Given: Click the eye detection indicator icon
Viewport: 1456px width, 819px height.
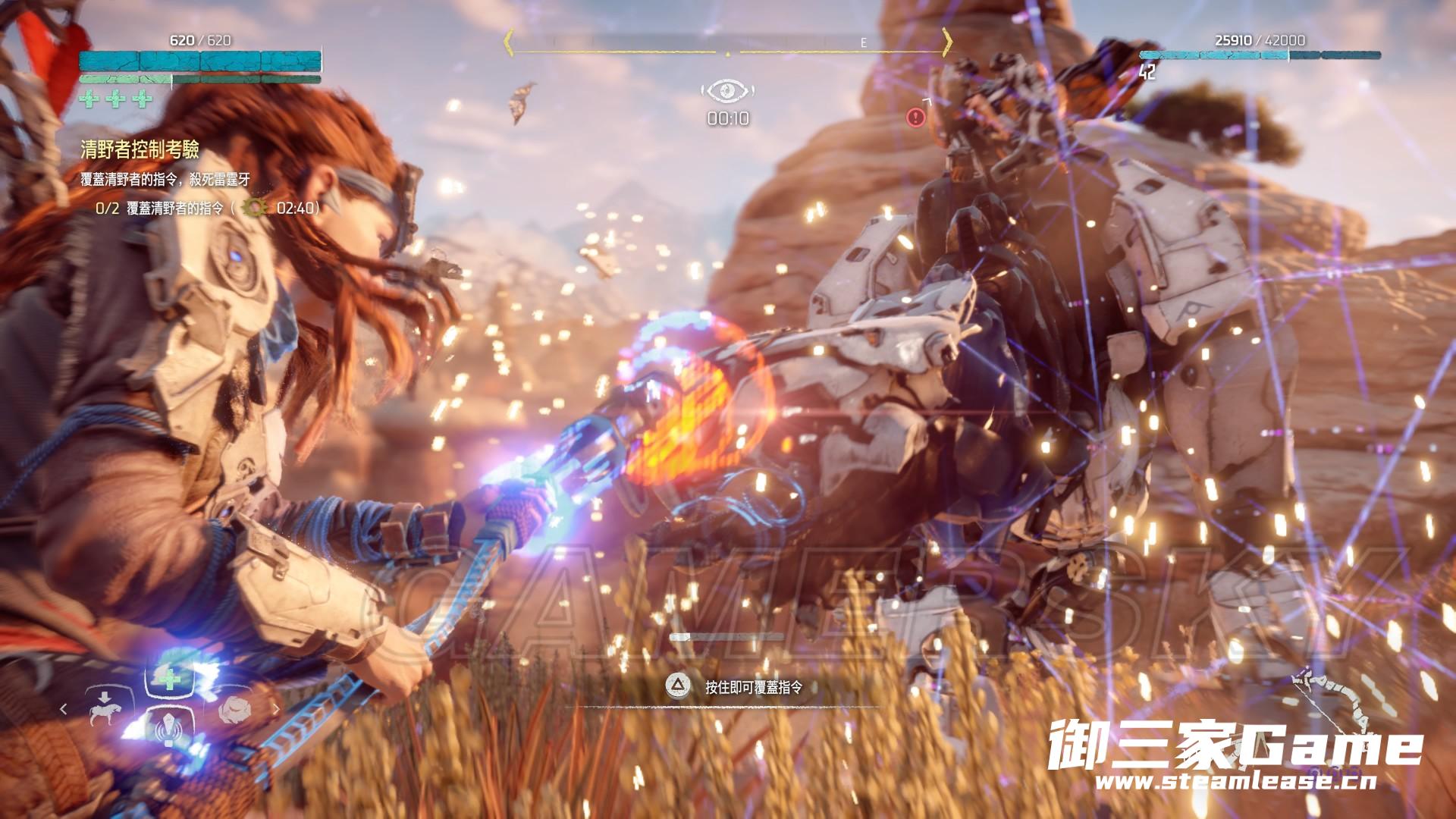Looking at the screenshot, I should [727, 92].
